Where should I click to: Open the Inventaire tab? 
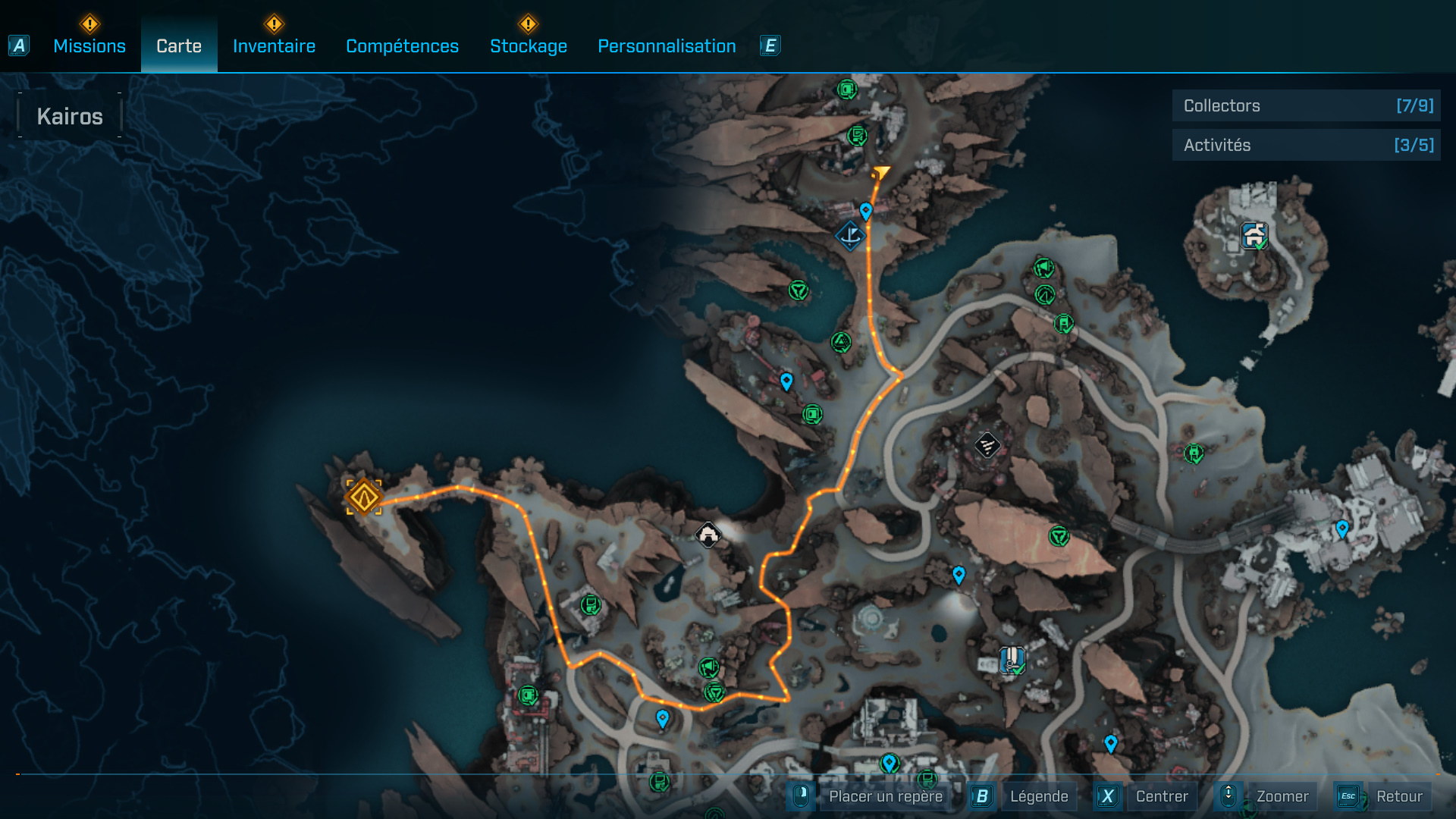coord(274,46)
